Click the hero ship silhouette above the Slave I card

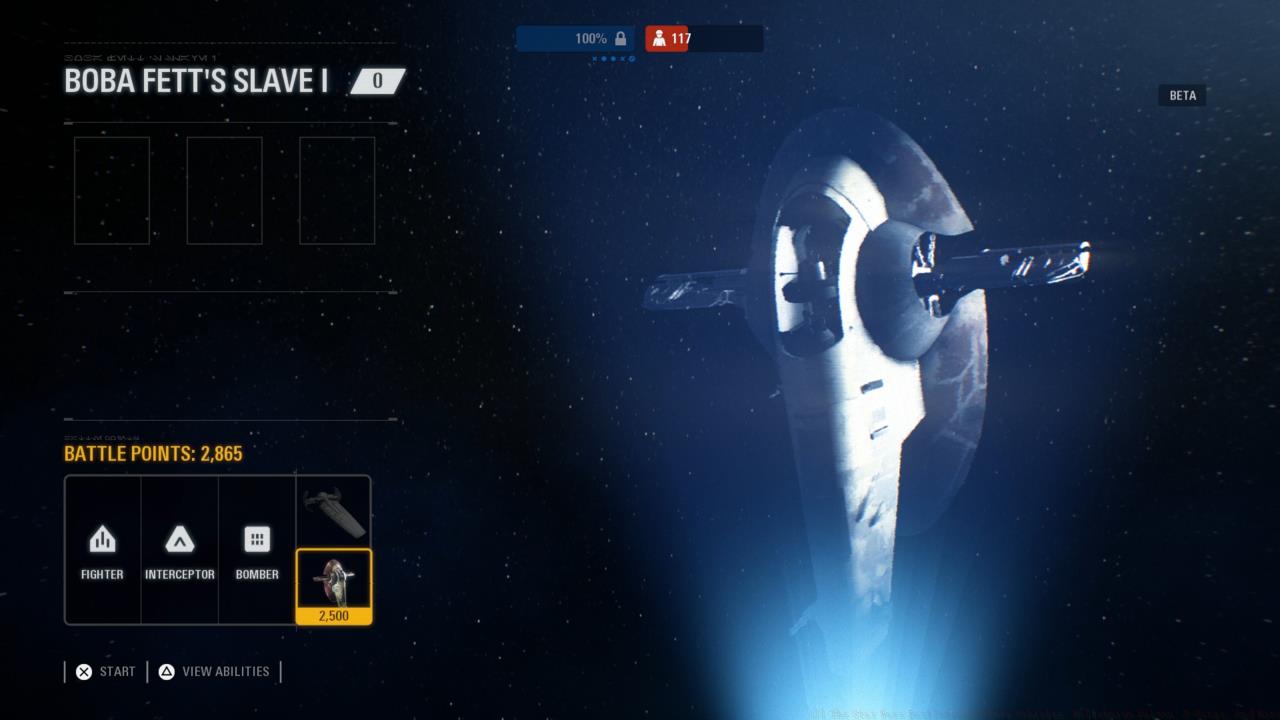pyautogui.click(x=334, y=512)
